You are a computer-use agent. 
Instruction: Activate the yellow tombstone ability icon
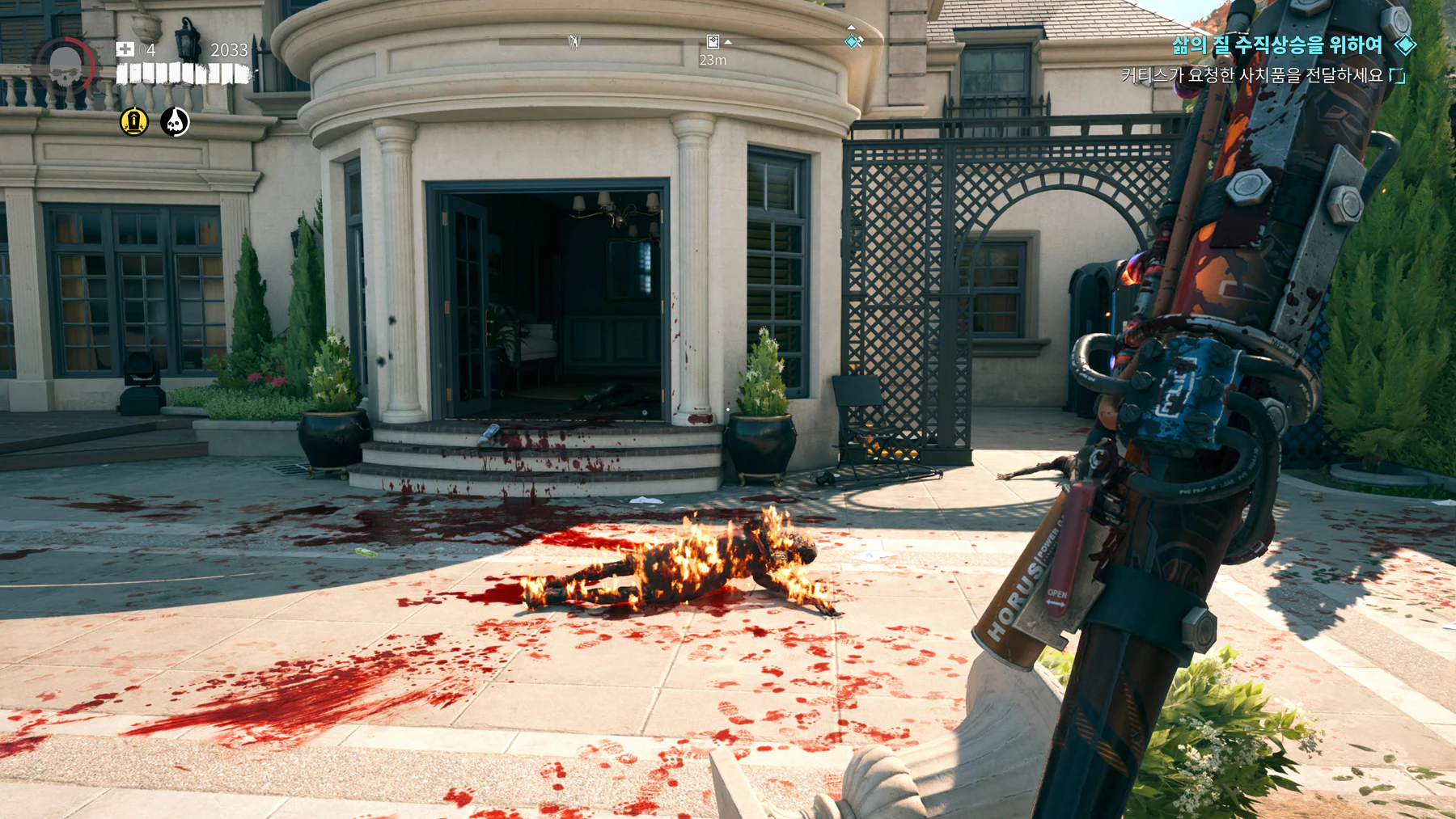(134, 122)
